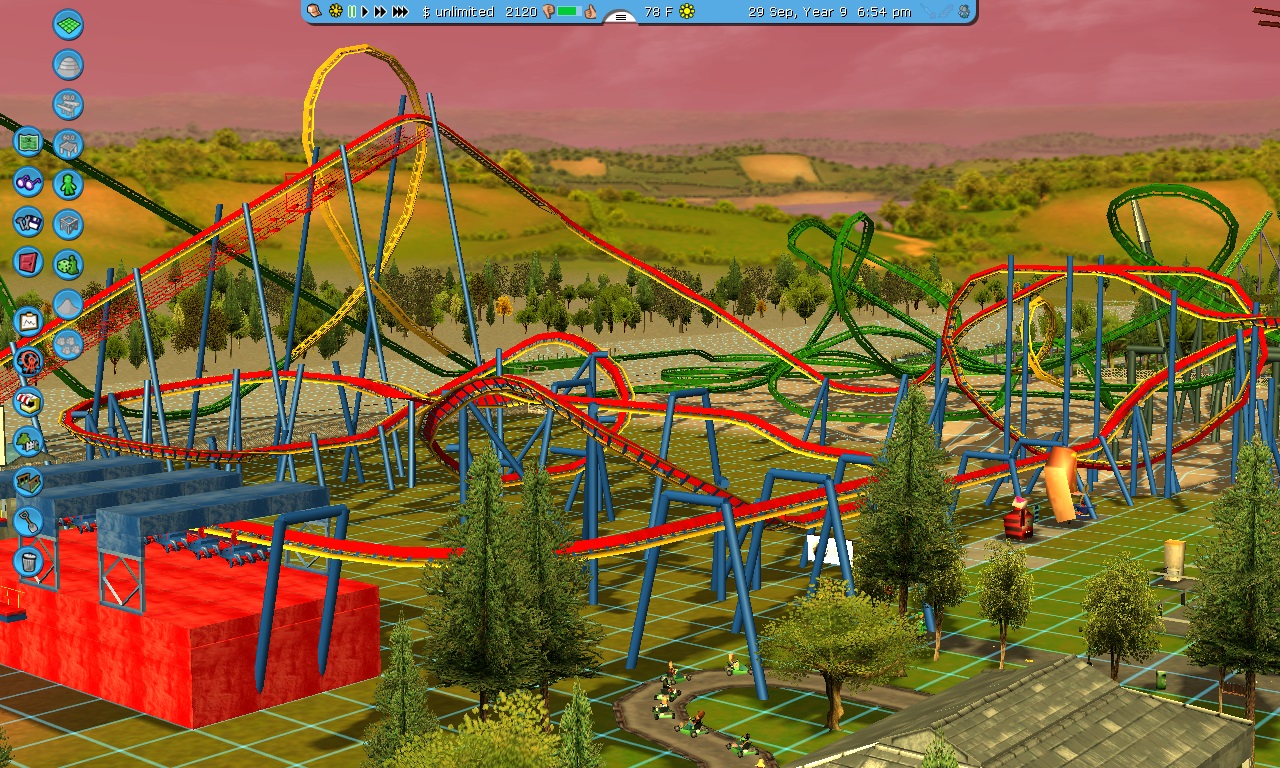
Task: Open the finances graph clipboard icon
Action: tap(28, 321)
